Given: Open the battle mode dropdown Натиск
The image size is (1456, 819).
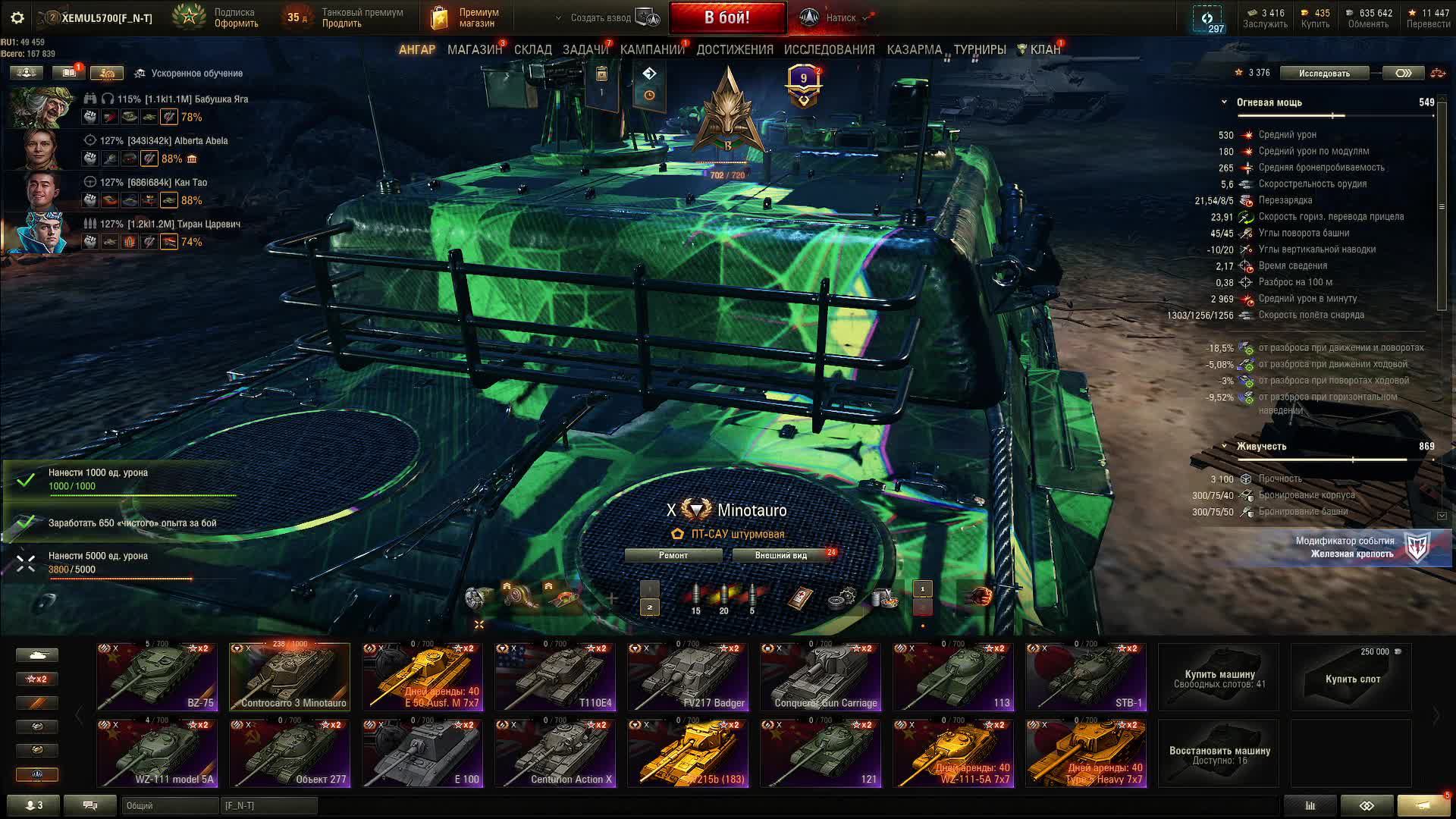Looking at the screenshot, I should (x=840, y=17).
